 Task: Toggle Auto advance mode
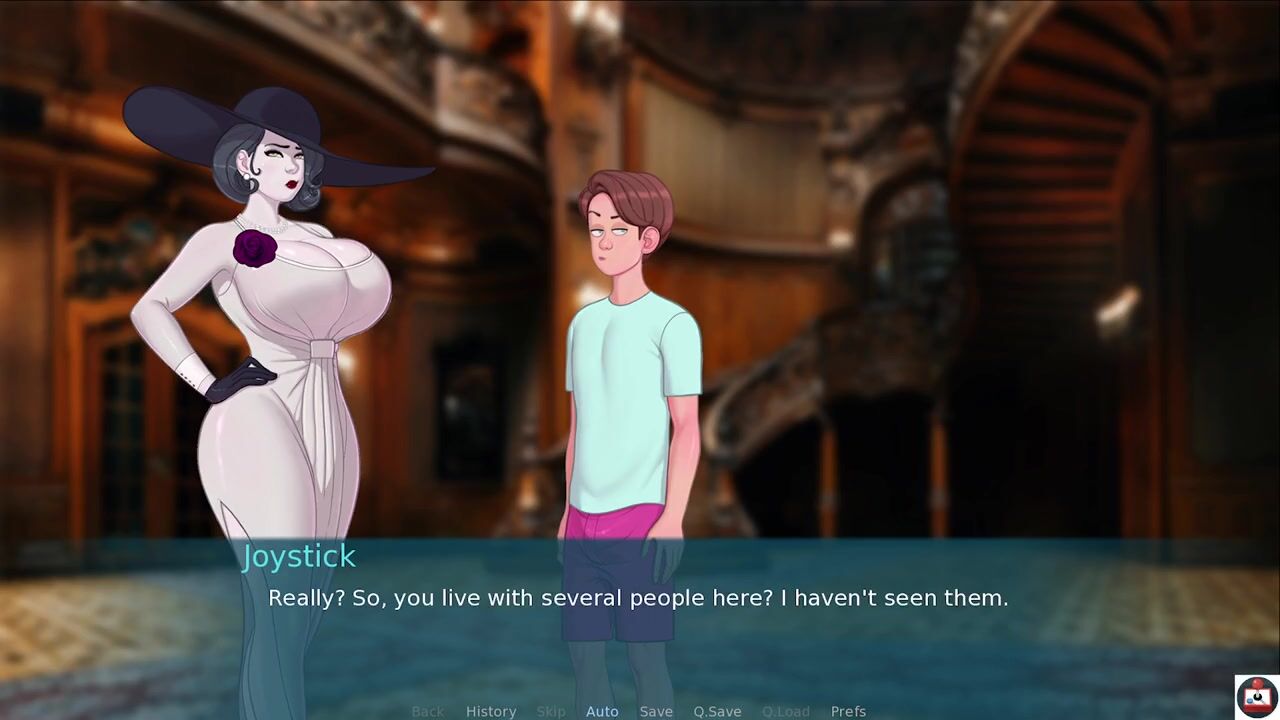(x=602, y=711)
